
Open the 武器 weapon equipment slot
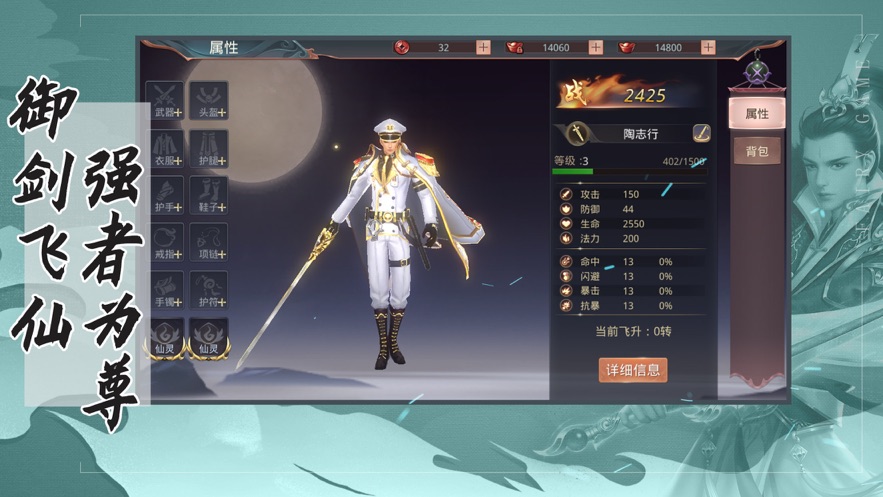[165, 101]
